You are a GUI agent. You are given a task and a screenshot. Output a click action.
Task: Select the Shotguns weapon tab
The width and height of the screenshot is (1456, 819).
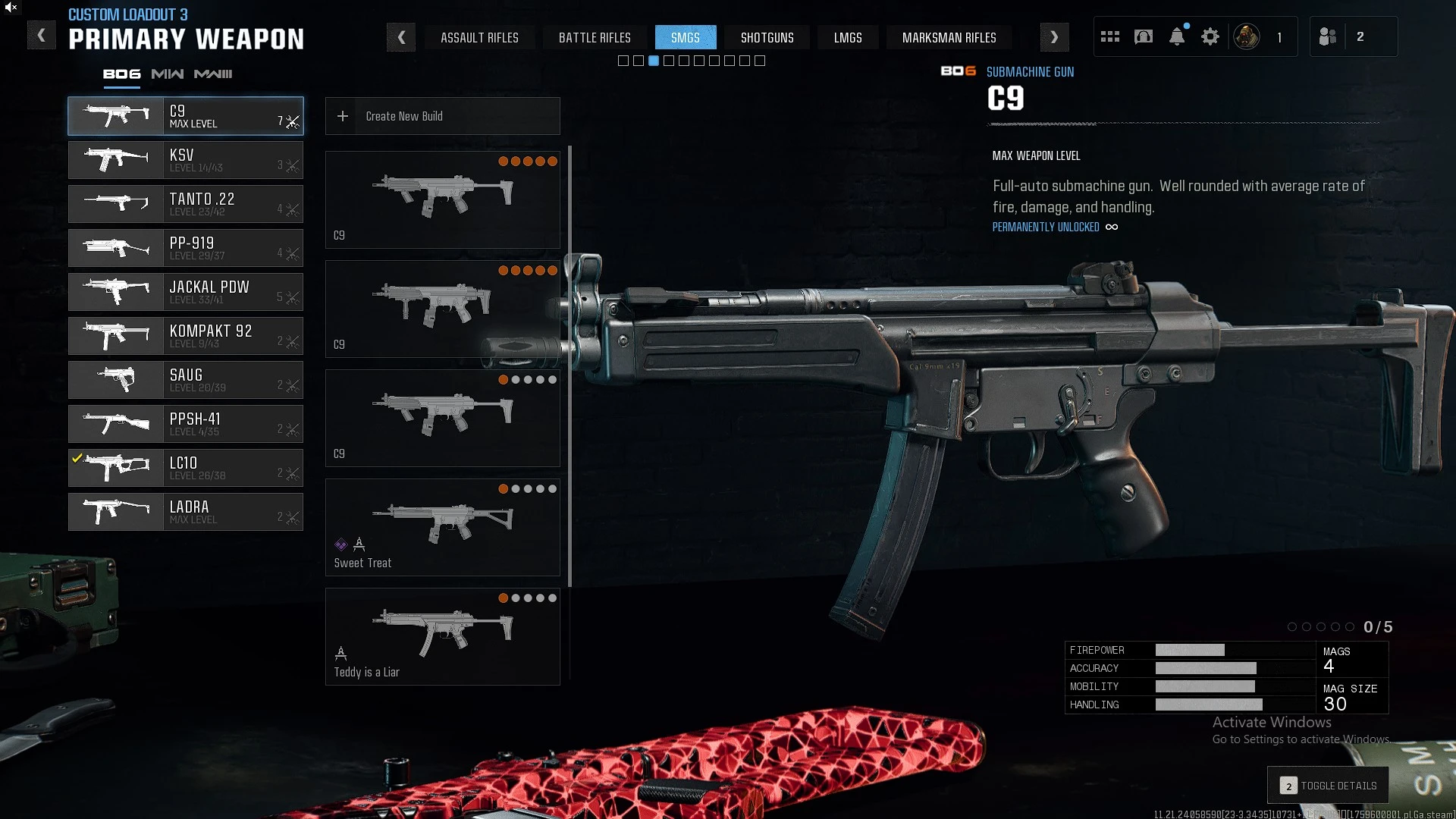(x=767, y=38)
